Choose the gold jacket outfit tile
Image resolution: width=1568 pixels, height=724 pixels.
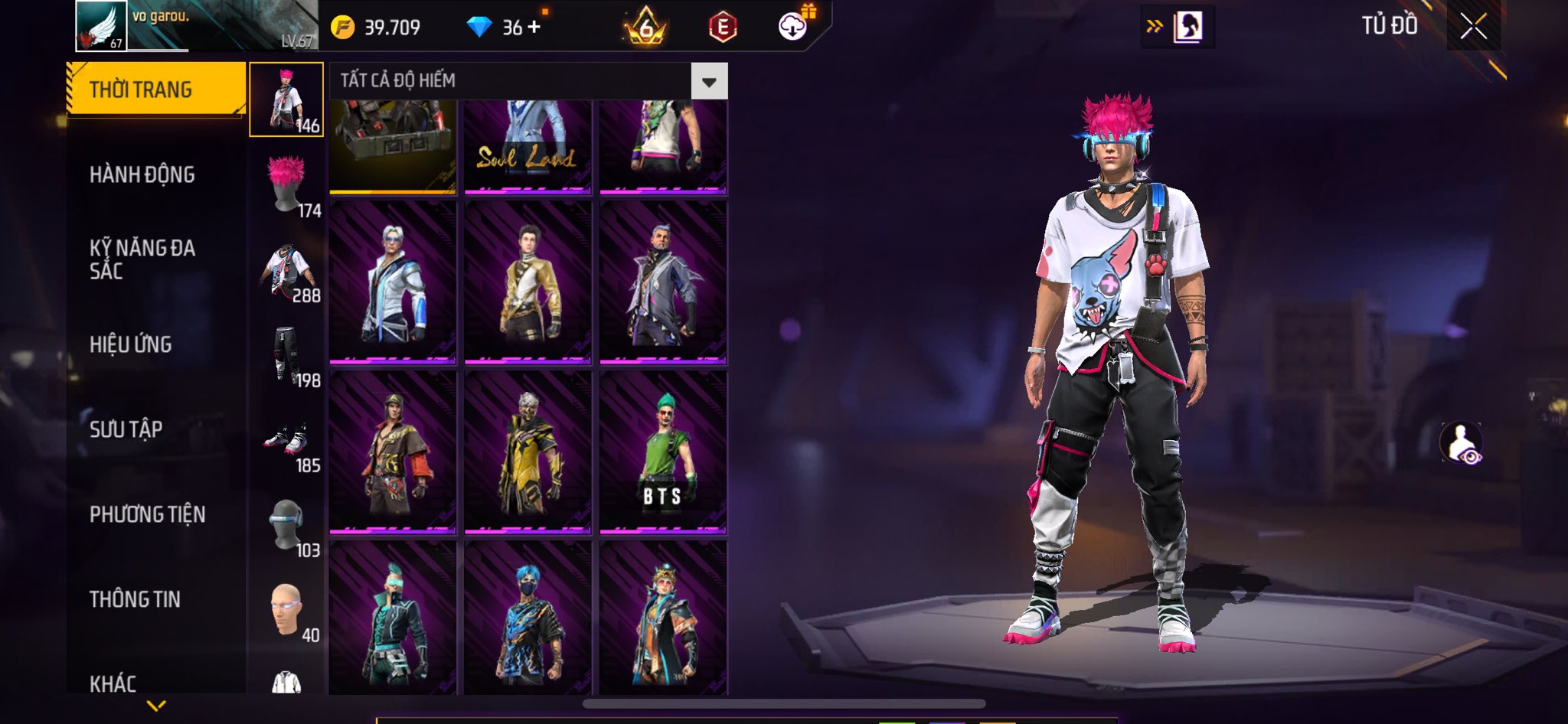point(528,282)
